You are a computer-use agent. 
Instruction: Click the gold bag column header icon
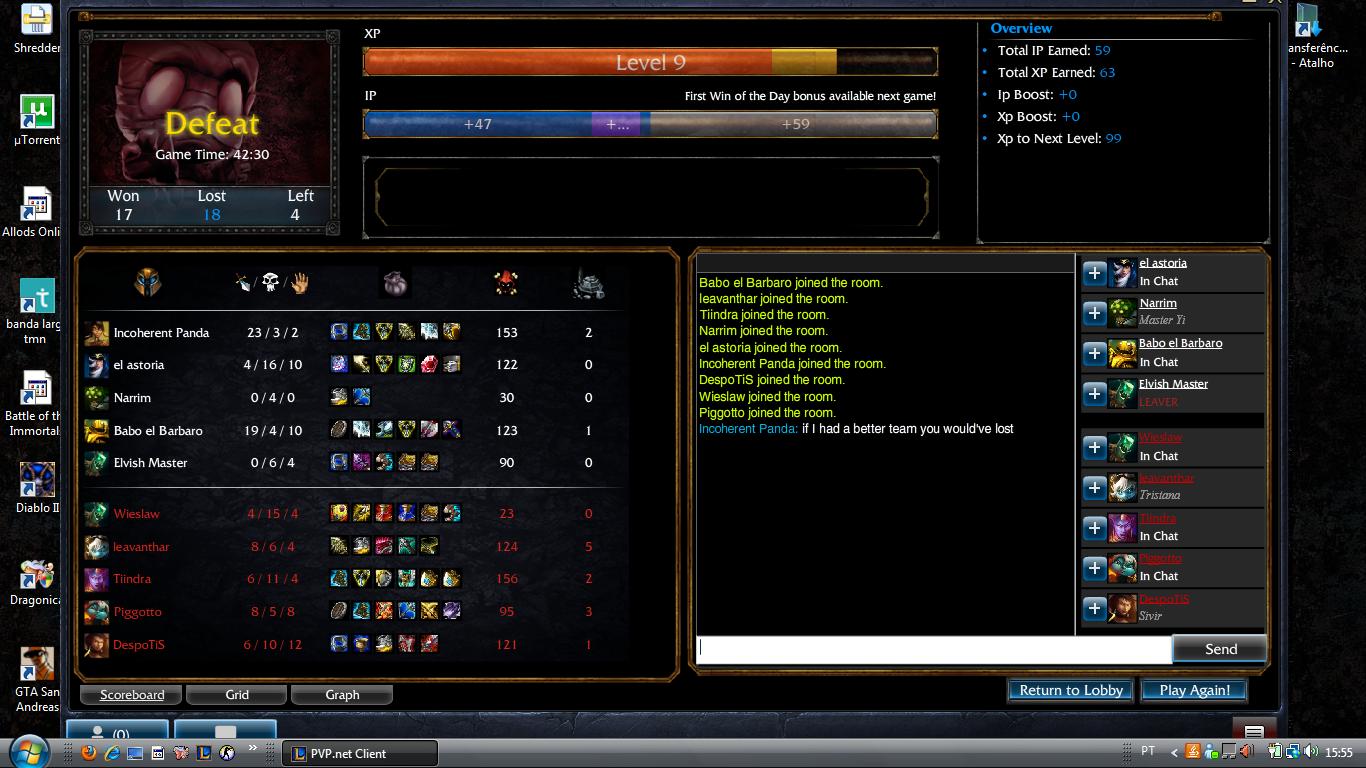pos(394,281)
